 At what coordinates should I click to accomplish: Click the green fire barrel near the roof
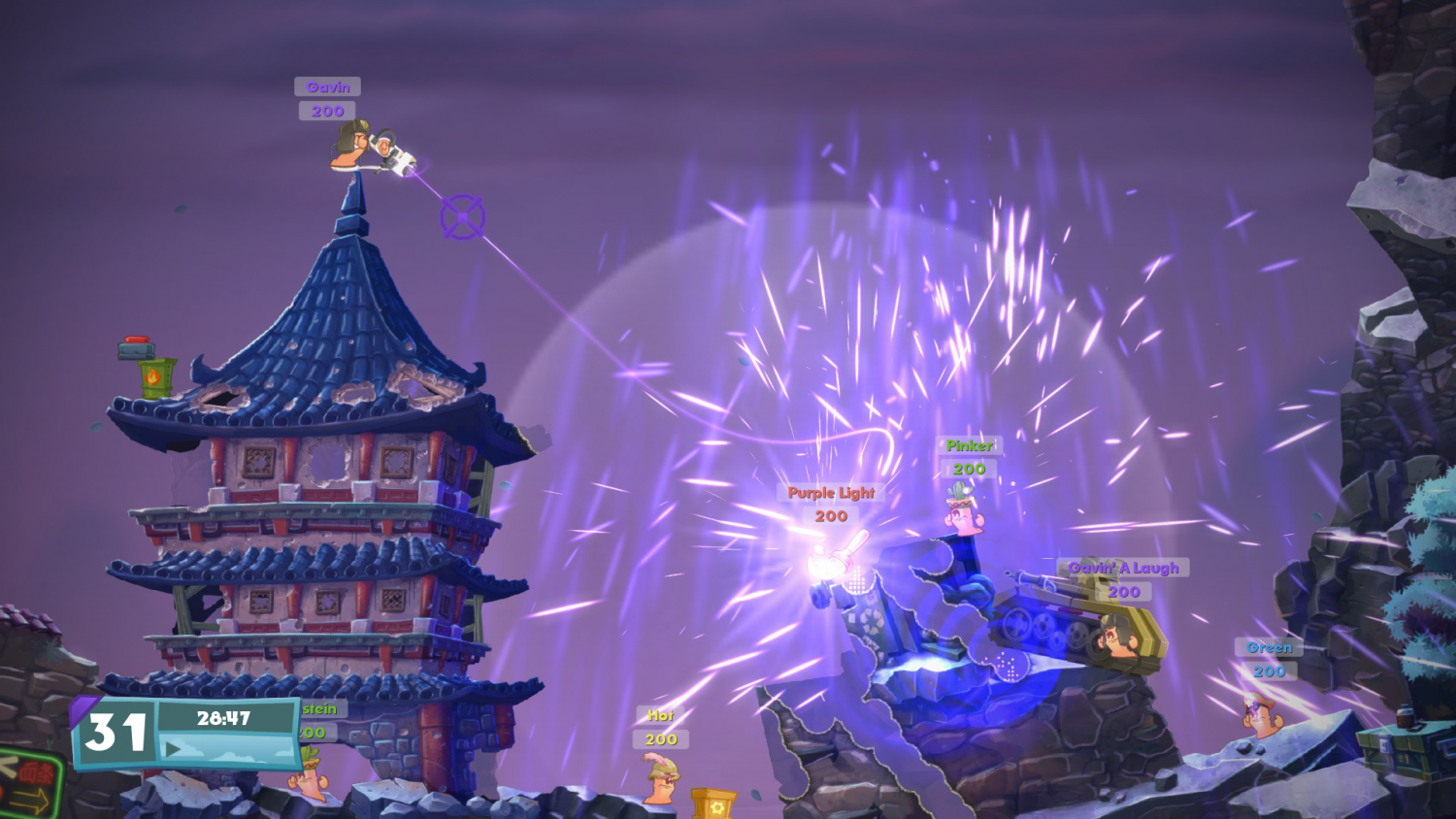154,377
